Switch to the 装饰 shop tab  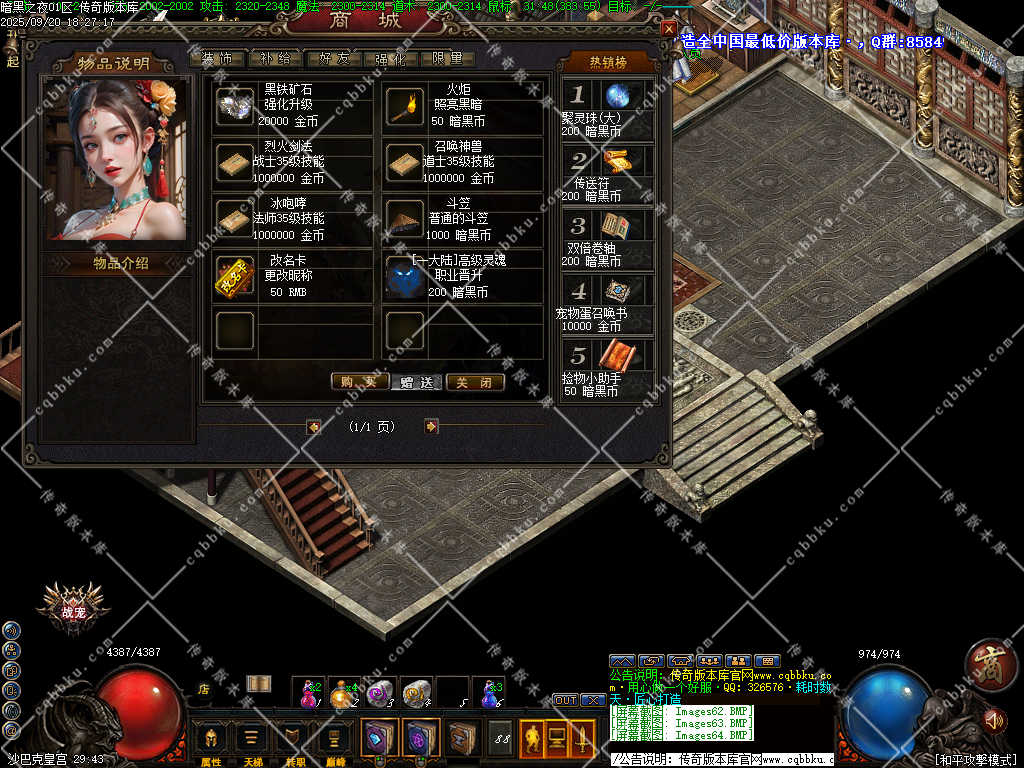(x=216, y=59)
